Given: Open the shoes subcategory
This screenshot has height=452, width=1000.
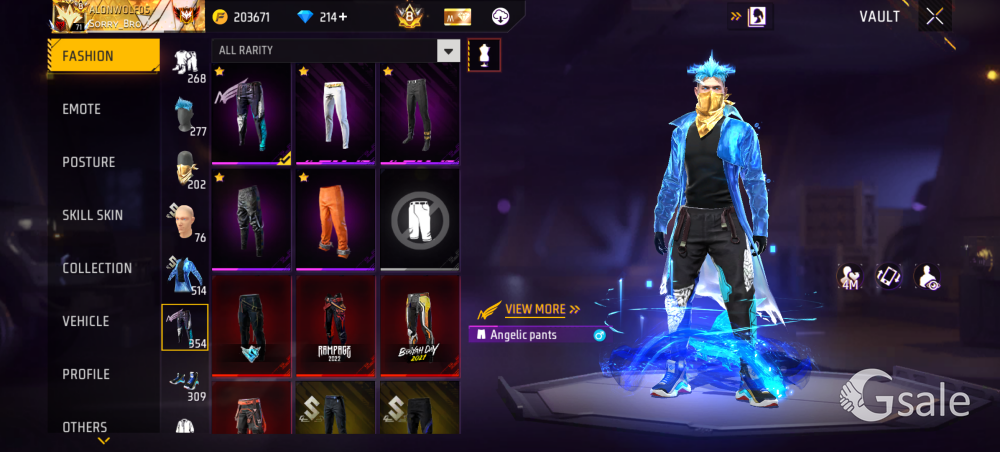Looking at the screenshot, I should point(184,382).
